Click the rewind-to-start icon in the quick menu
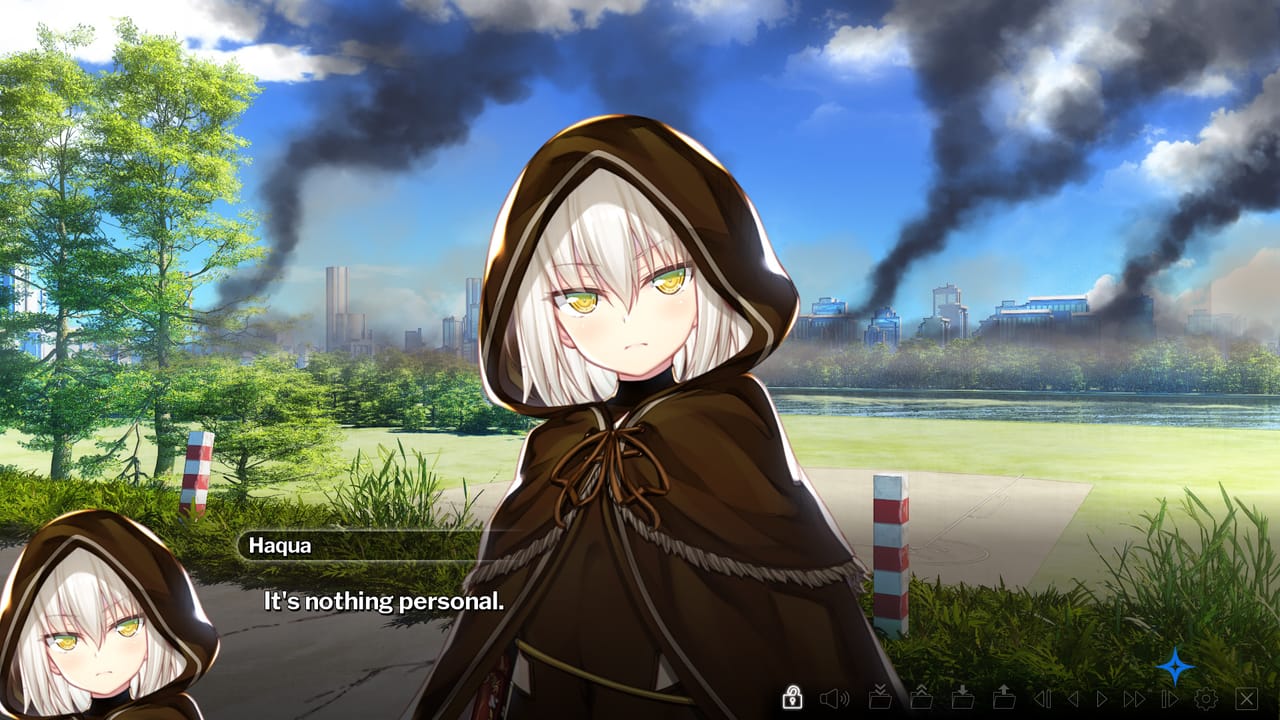Screen dimensions: 1280x720 [1041, 700]
